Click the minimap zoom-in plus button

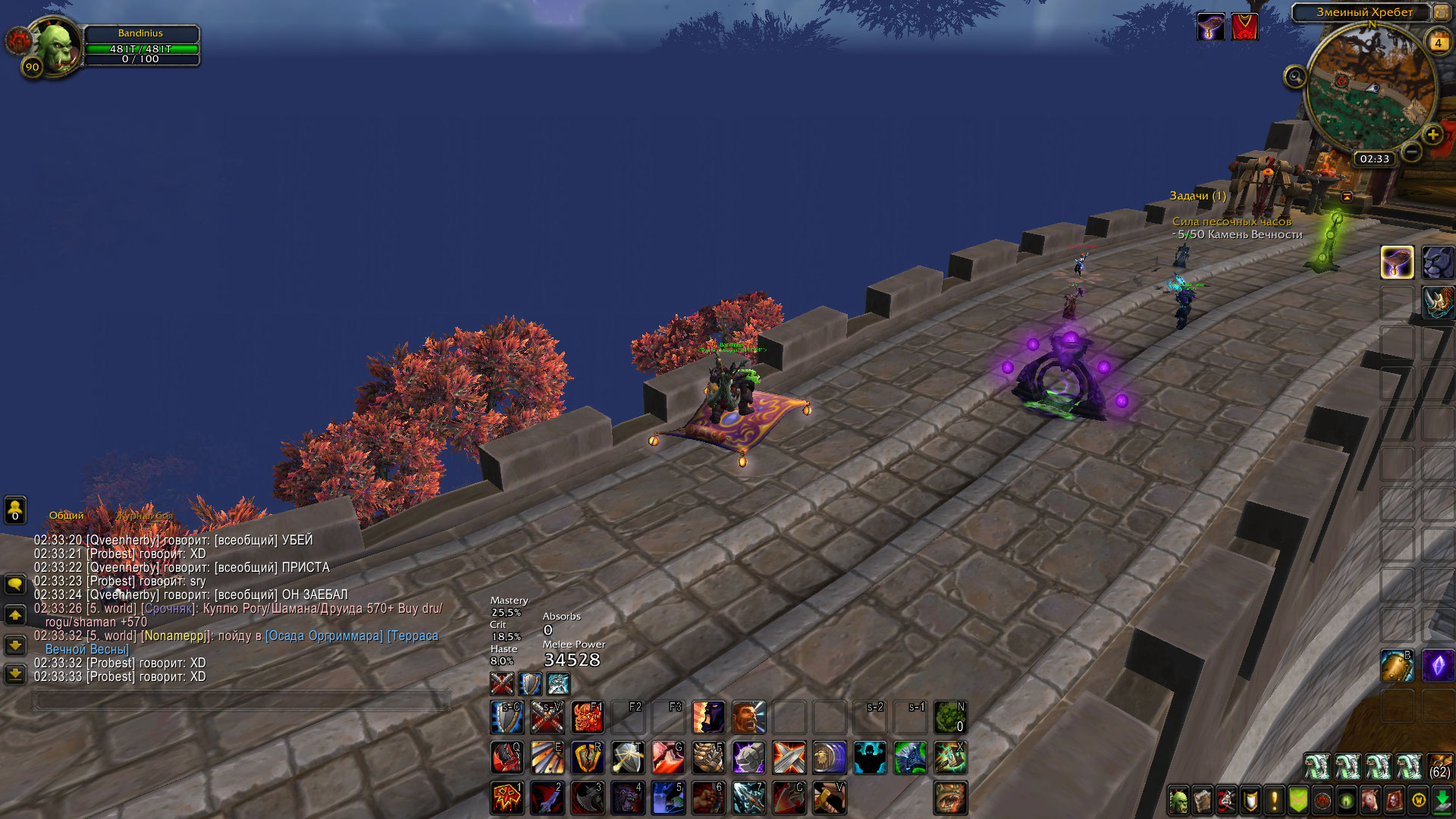(x=1432, y=135)
